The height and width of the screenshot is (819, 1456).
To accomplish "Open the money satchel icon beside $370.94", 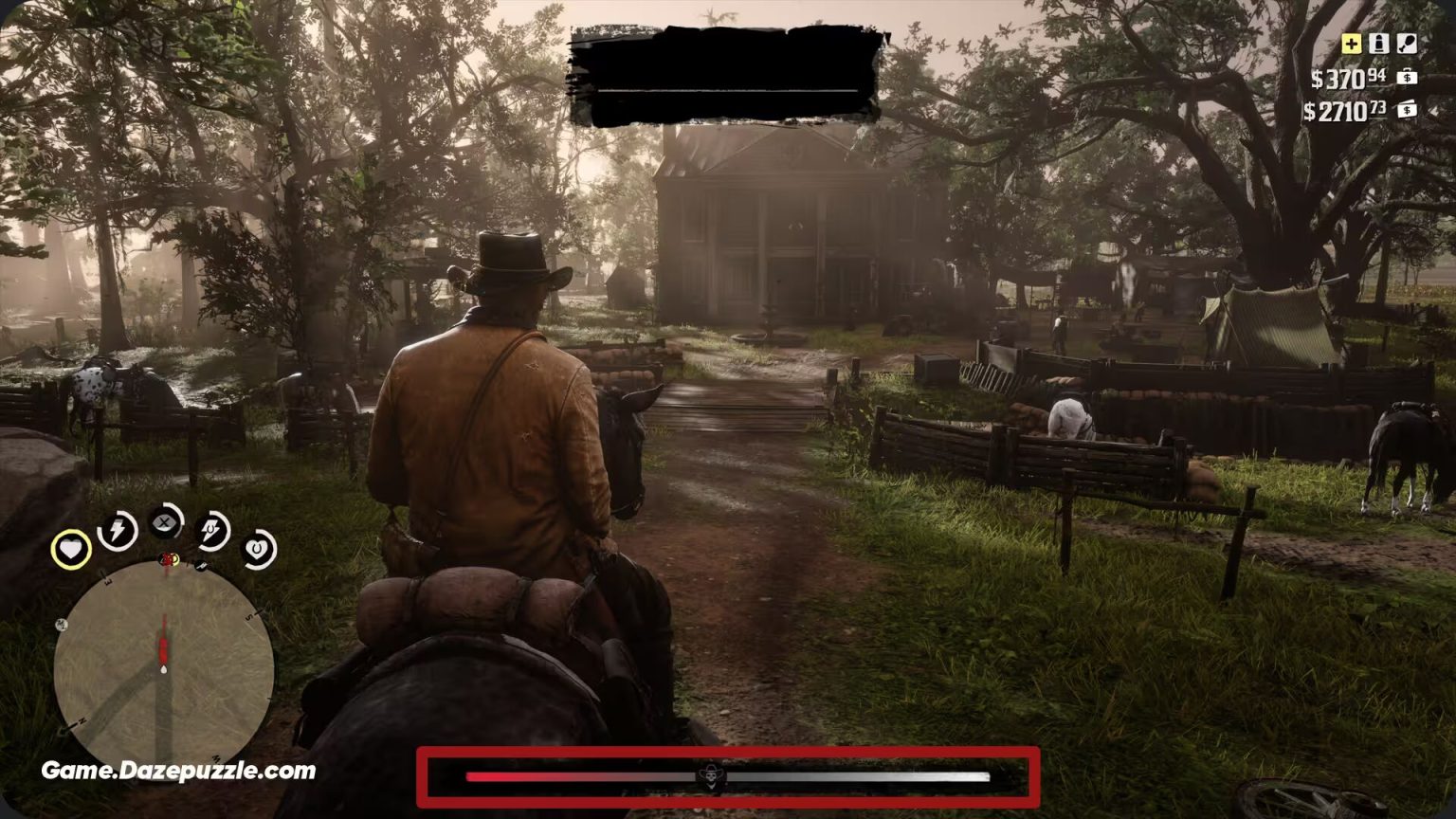I will tap(1406, 78).
